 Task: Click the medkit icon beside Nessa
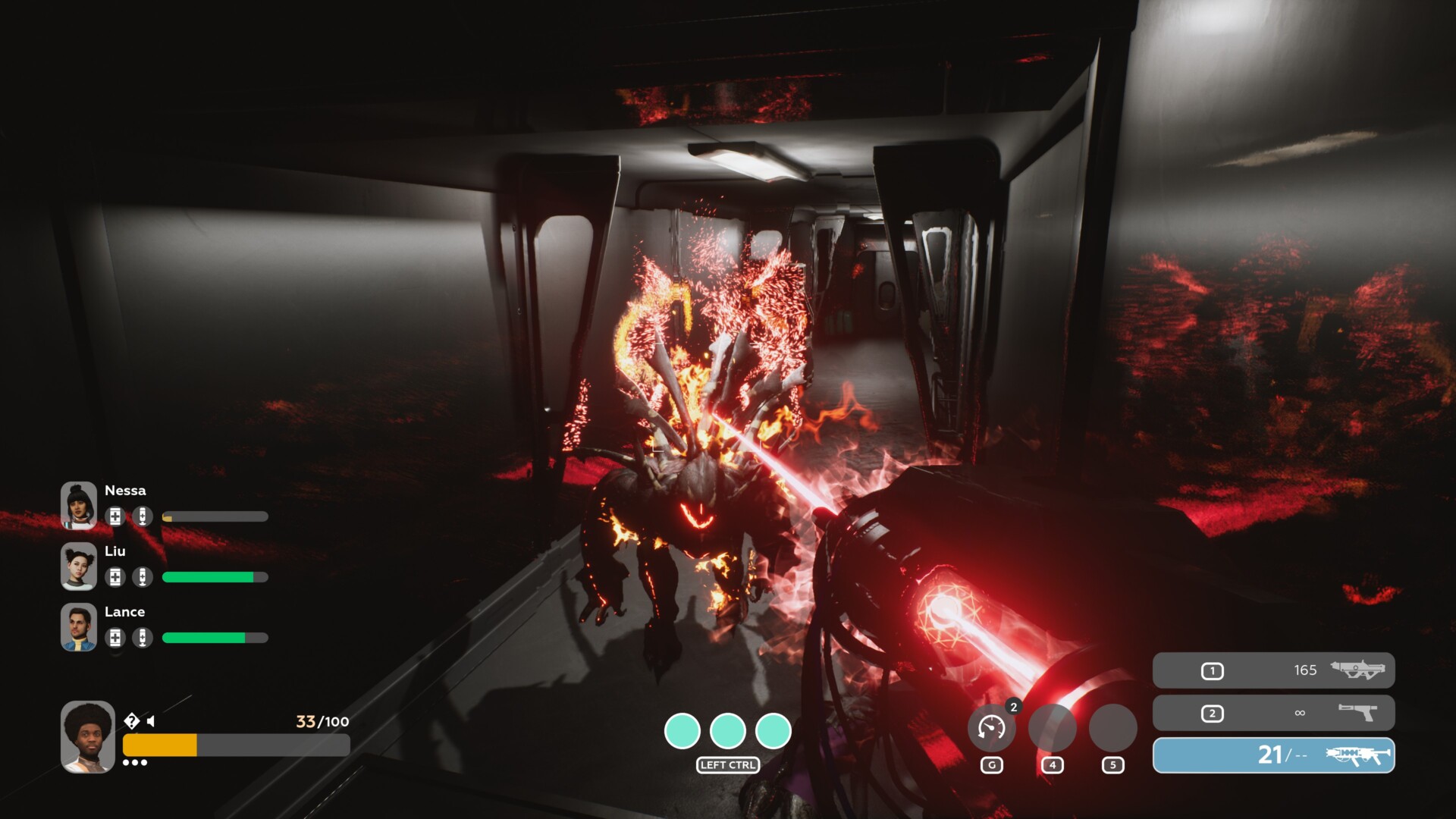pyautogui.click(x=115, y=516)
